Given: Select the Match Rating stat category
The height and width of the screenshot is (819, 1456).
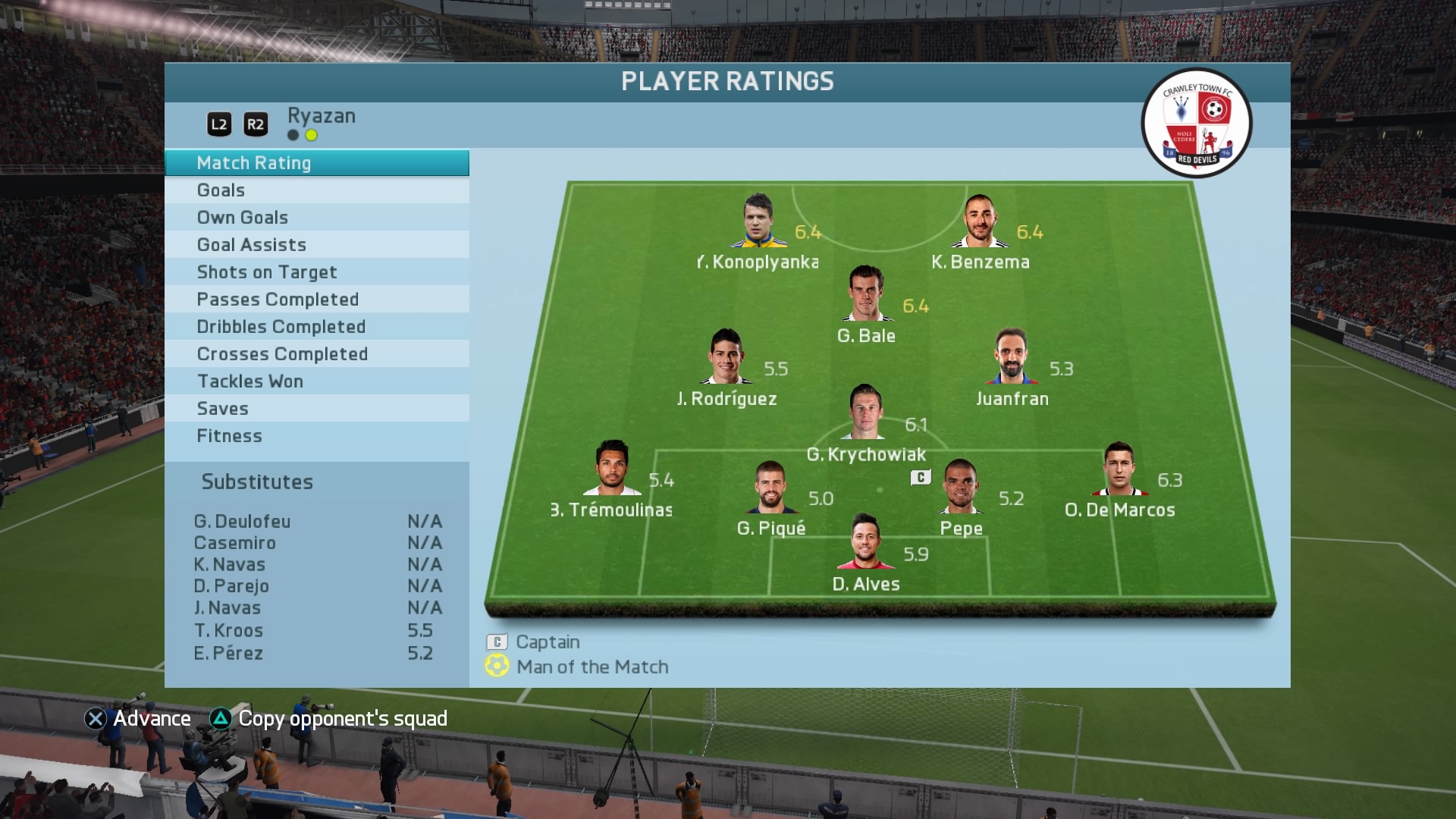Looking at the screenshot, I should pyautogui.click(x=316, y=163).
